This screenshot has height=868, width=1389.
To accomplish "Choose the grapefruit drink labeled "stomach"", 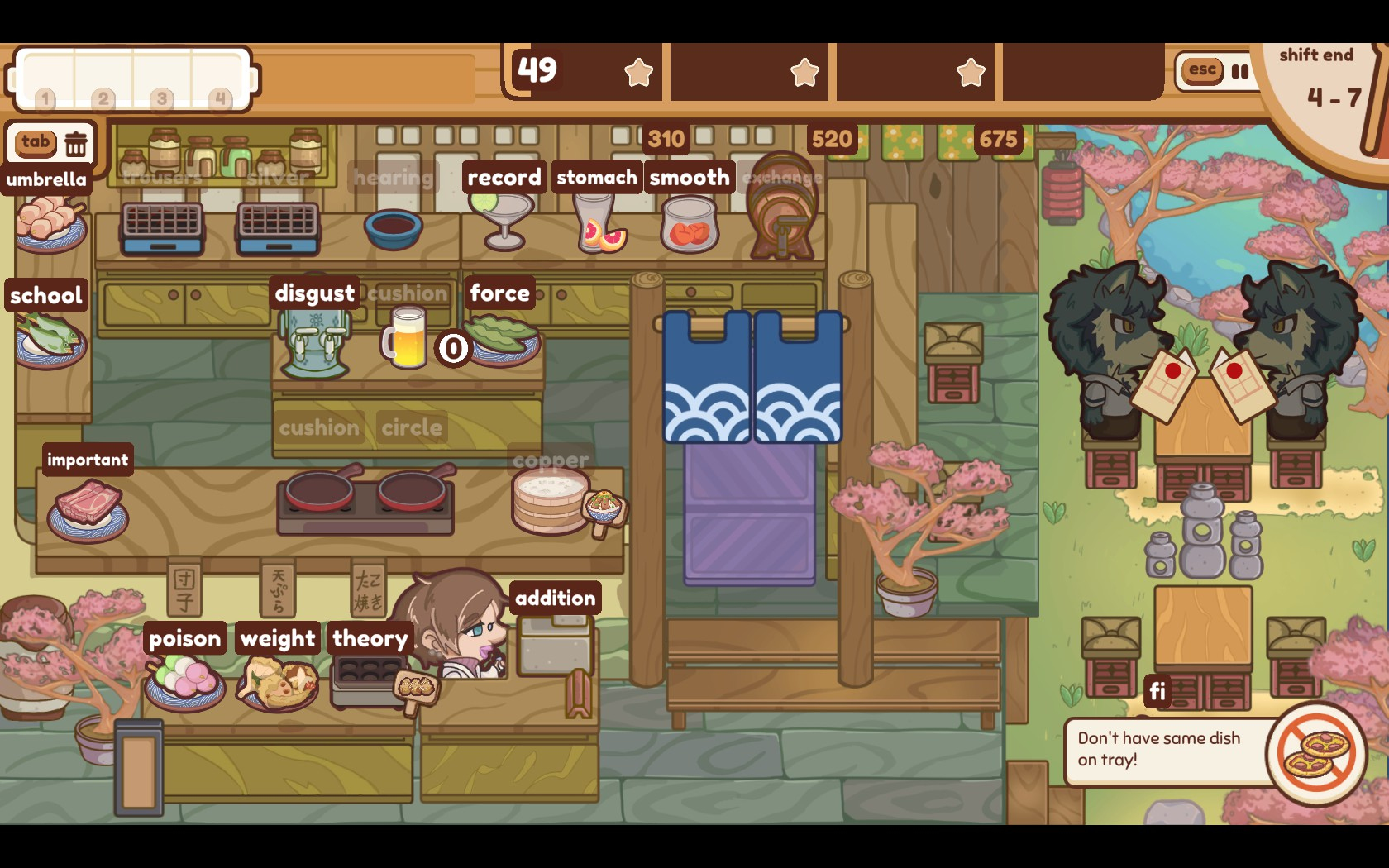I will 599,223.
